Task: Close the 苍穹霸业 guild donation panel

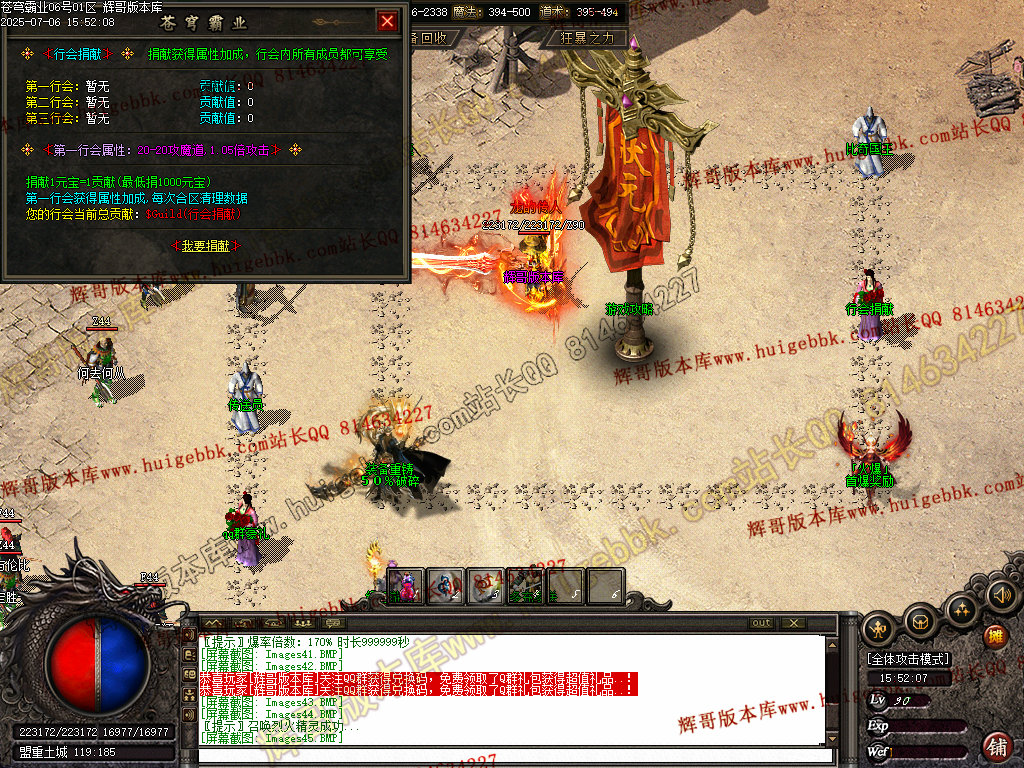Action: (x=387, y=20)
